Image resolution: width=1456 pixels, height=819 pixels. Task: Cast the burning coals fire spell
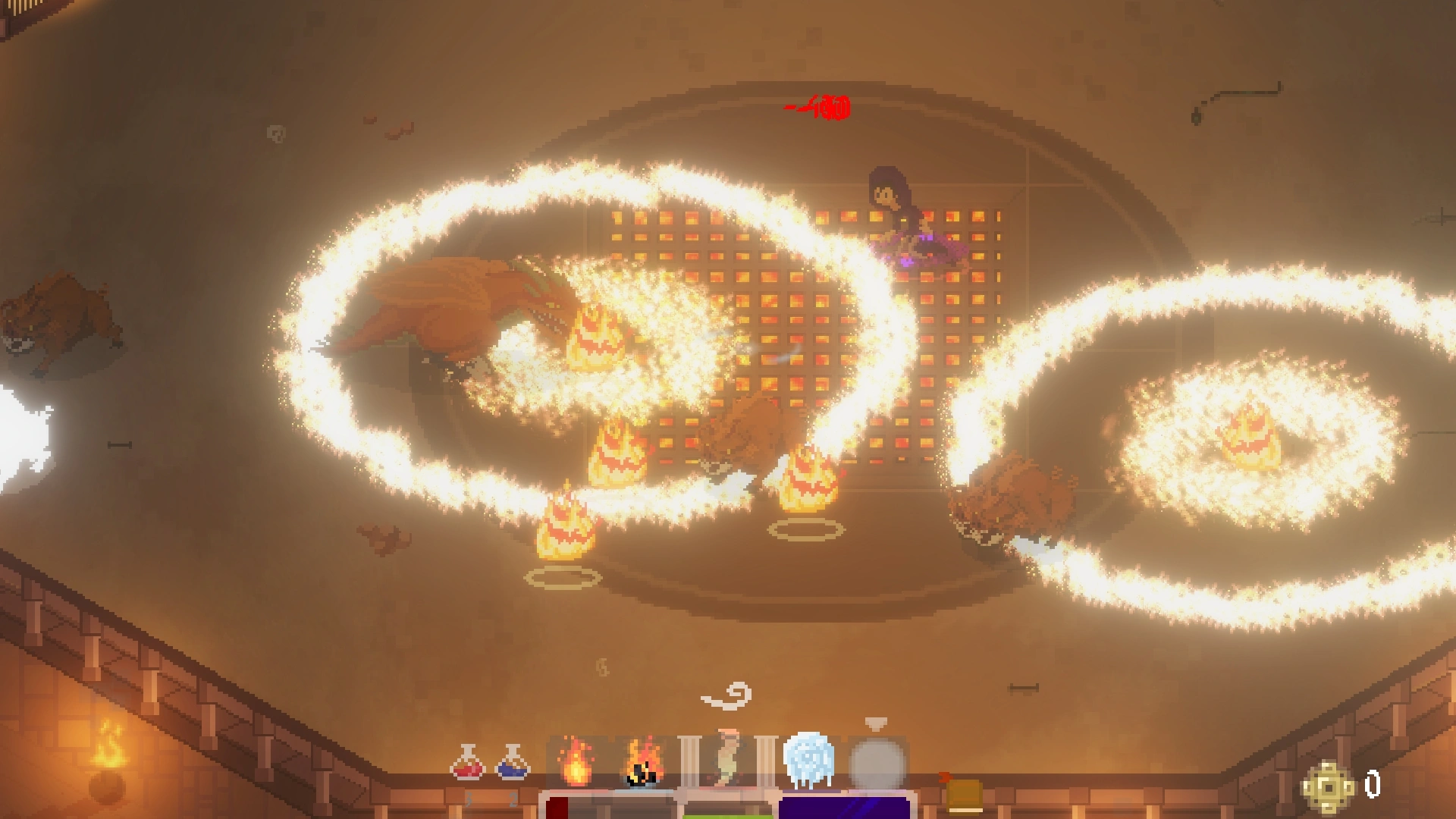pos(643,762)
